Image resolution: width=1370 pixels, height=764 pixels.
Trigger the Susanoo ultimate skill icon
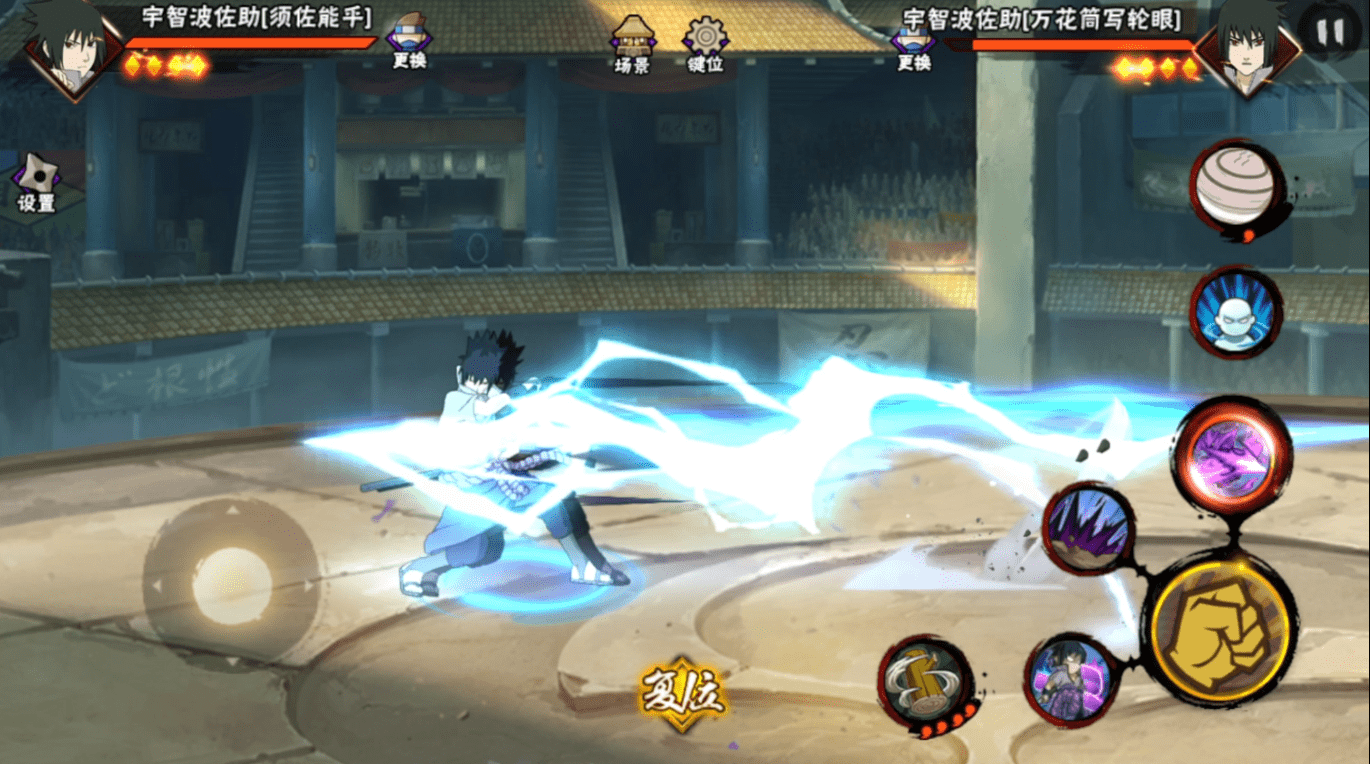coord(1072,679)
